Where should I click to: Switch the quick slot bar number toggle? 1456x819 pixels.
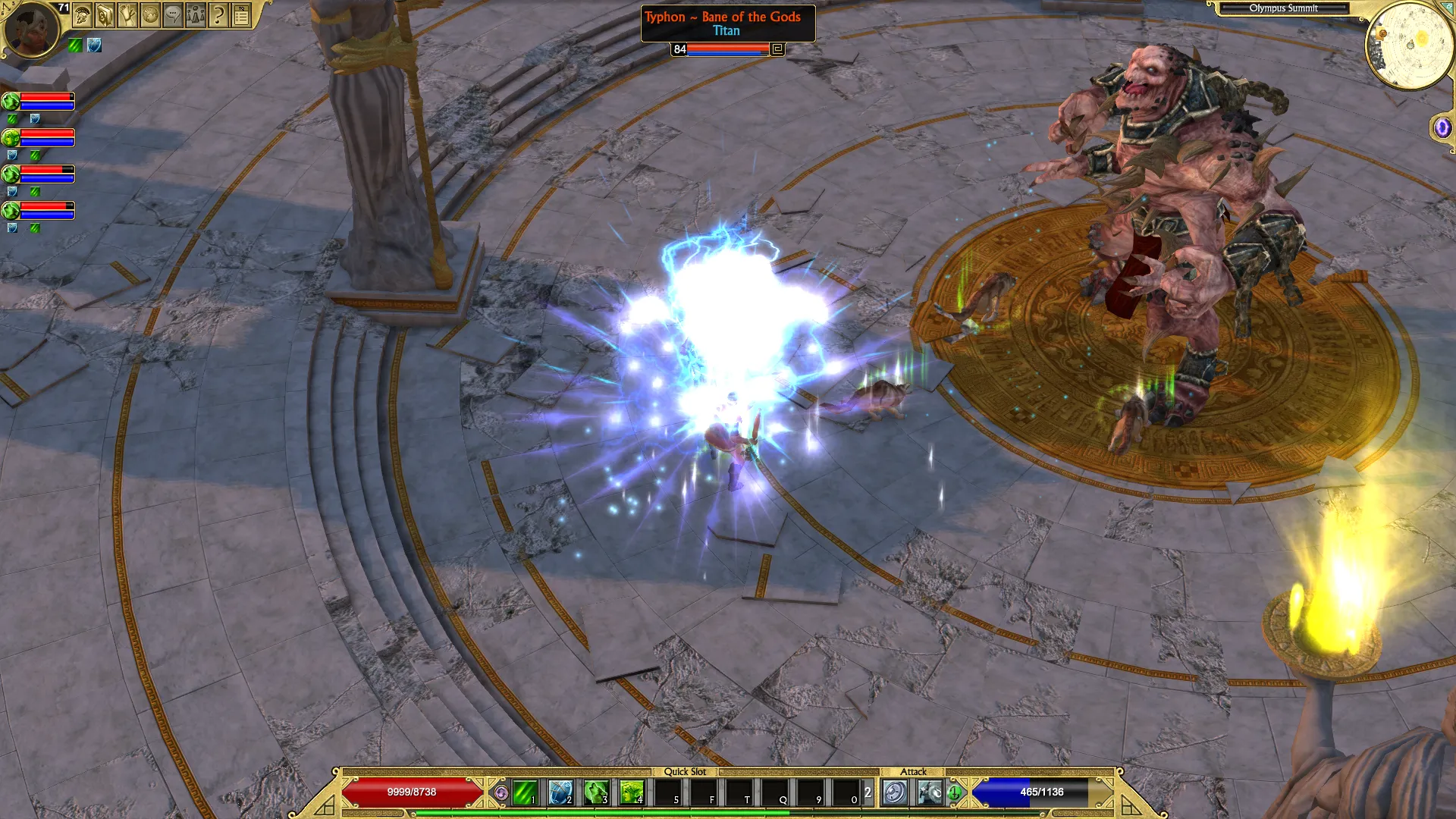868,792
